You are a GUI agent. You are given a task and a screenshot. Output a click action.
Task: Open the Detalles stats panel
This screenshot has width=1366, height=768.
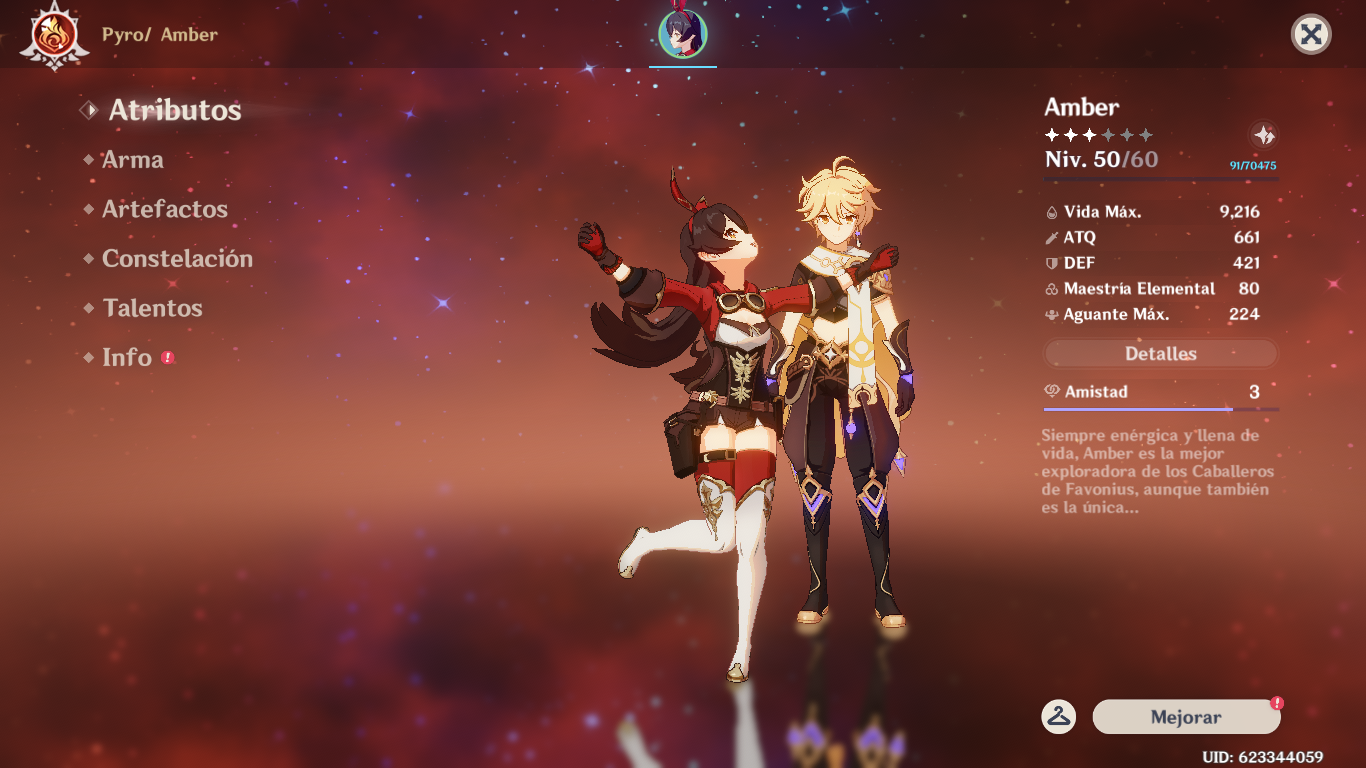pos(1159,353)
